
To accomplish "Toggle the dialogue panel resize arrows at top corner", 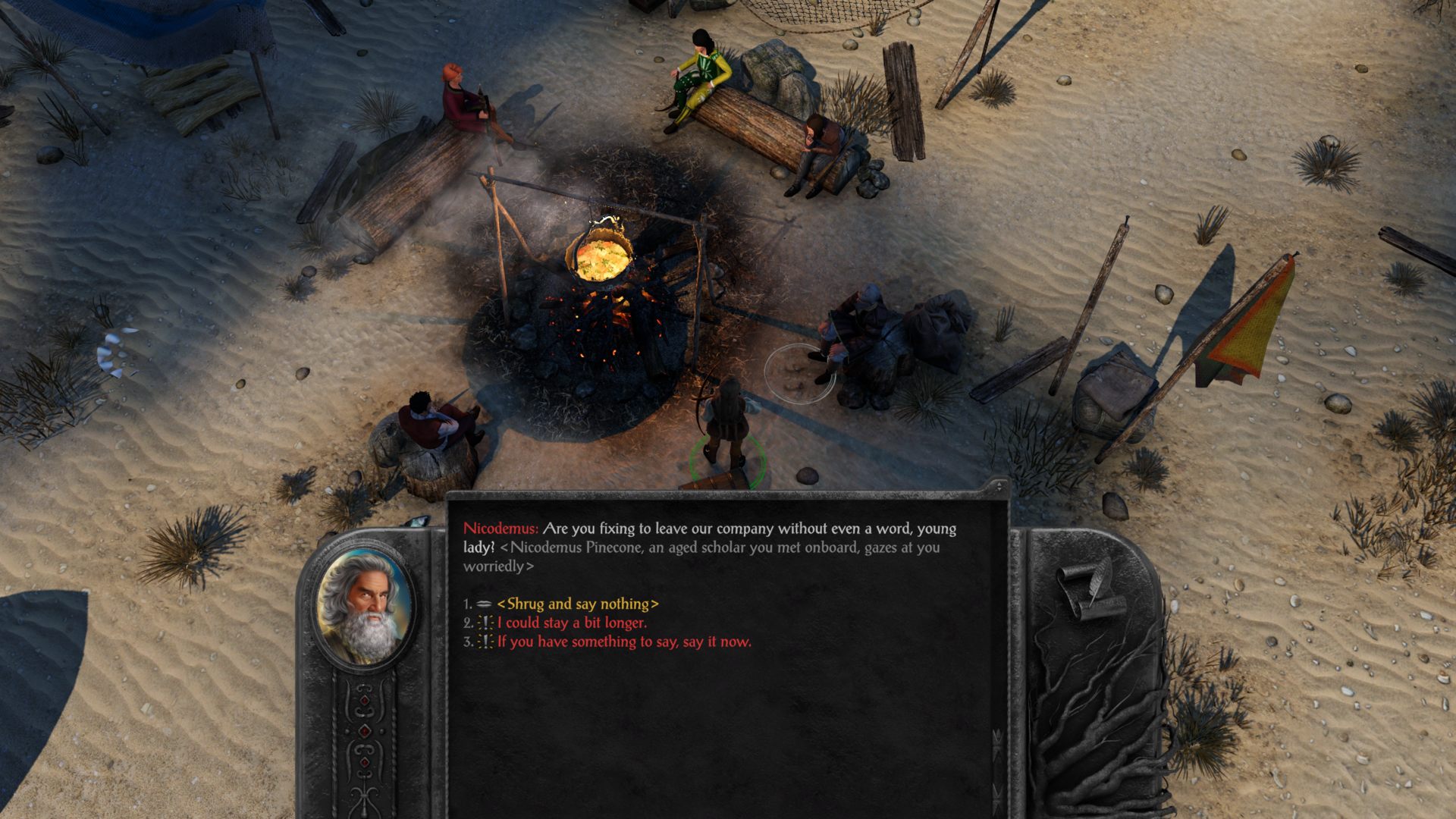I will 999,486.
